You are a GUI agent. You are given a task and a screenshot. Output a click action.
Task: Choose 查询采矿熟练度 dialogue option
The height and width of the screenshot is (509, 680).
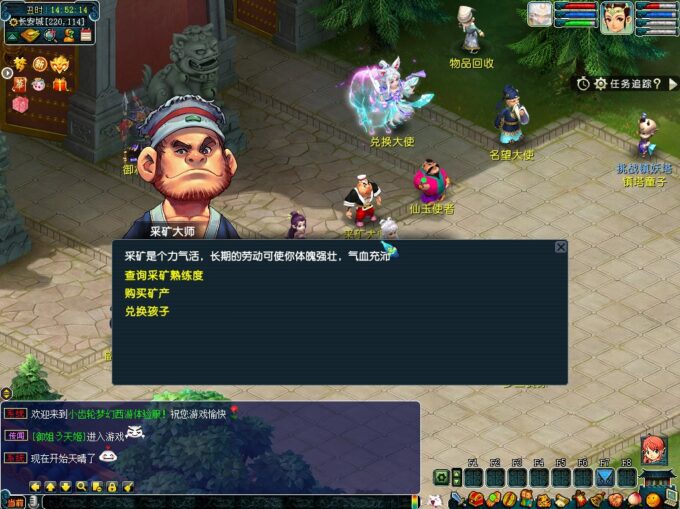click(x=164, y=275)
